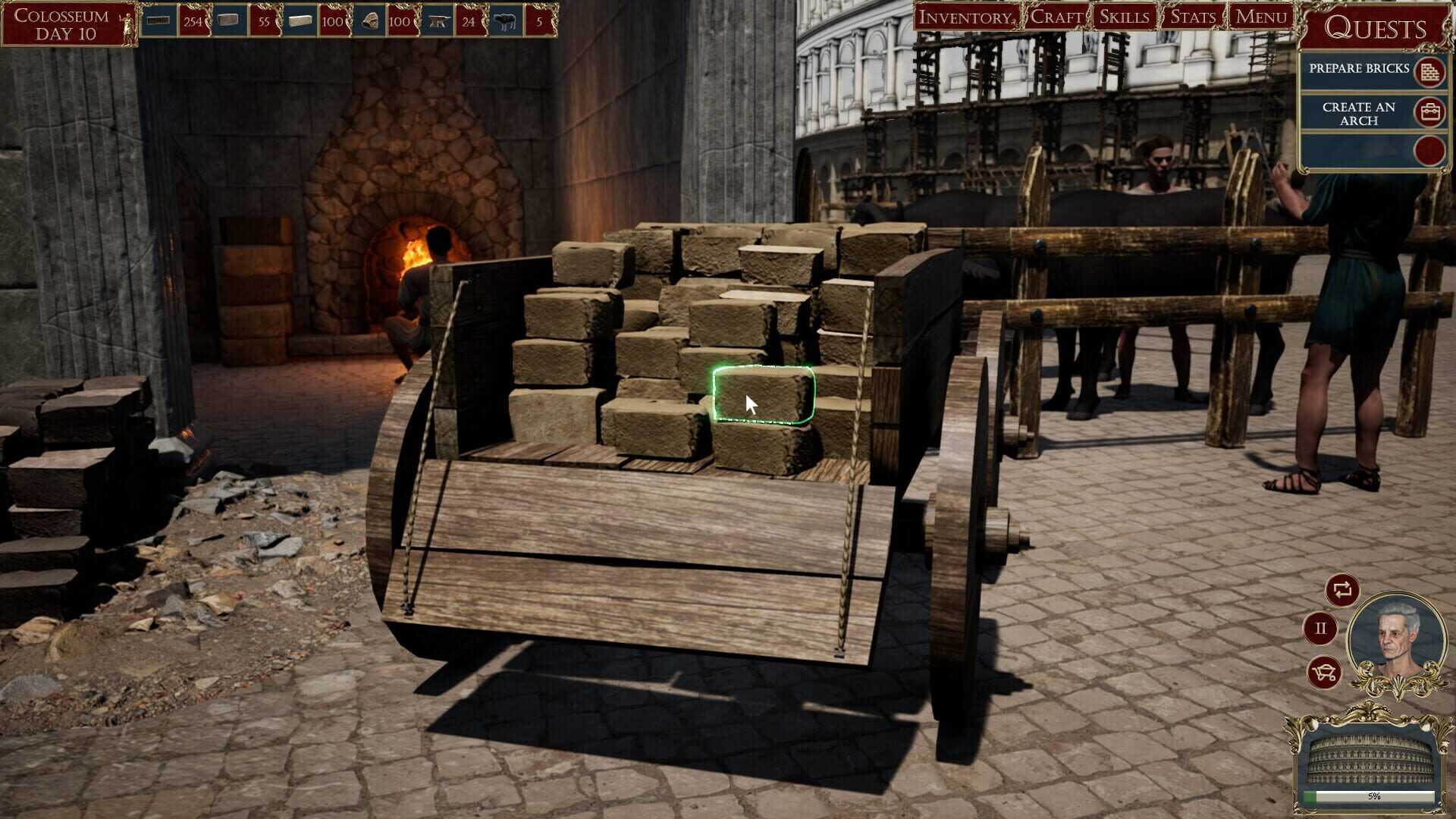1456x819 pixels.
Task: Pause the game with the II button
Action: (1321, 627)
